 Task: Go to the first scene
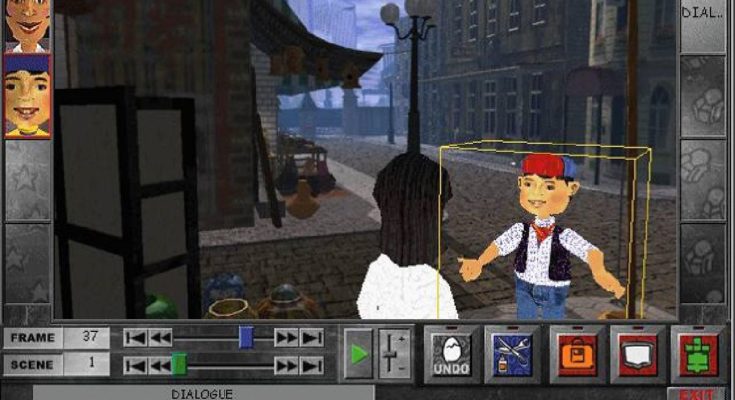tap(135, 365)
